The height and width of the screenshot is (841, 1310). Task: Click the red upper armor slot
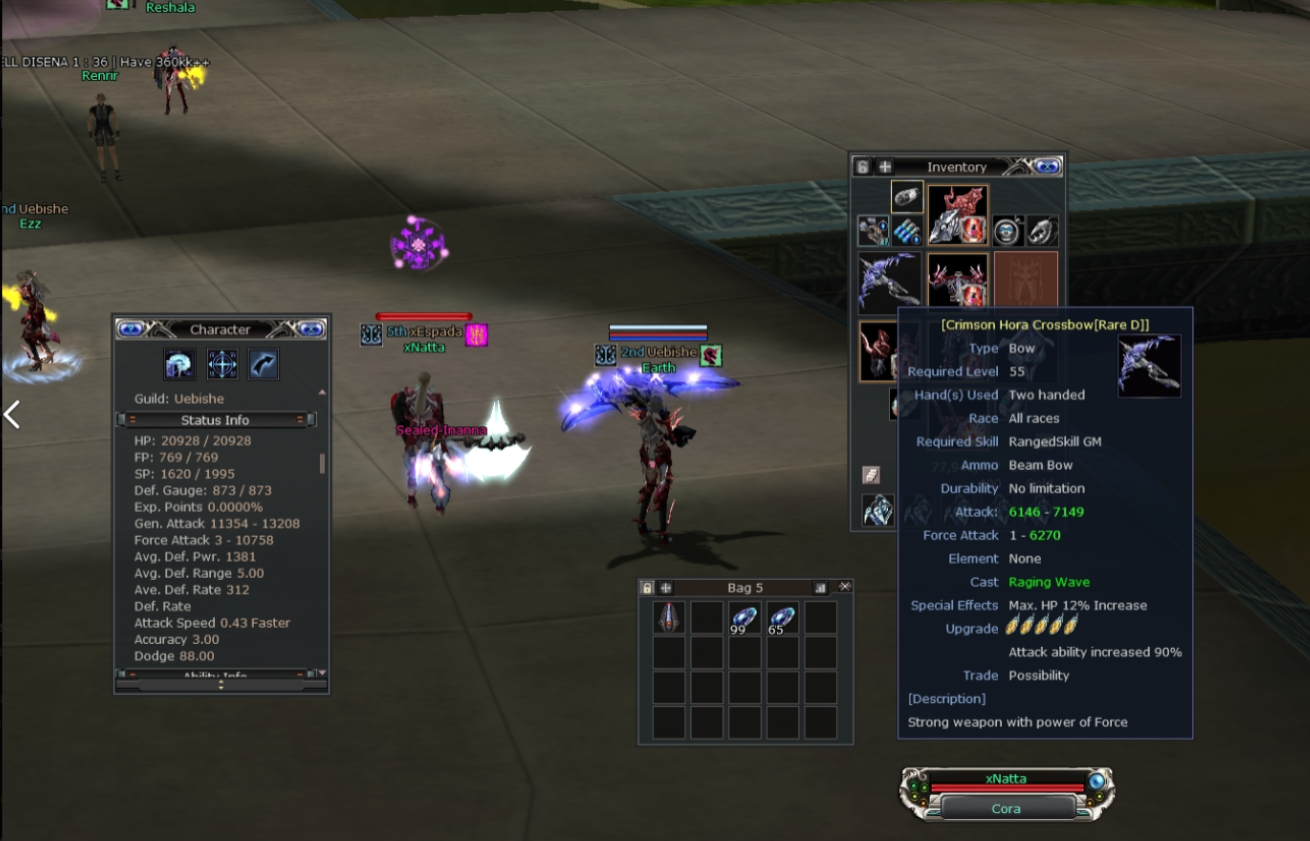point(958,282)
